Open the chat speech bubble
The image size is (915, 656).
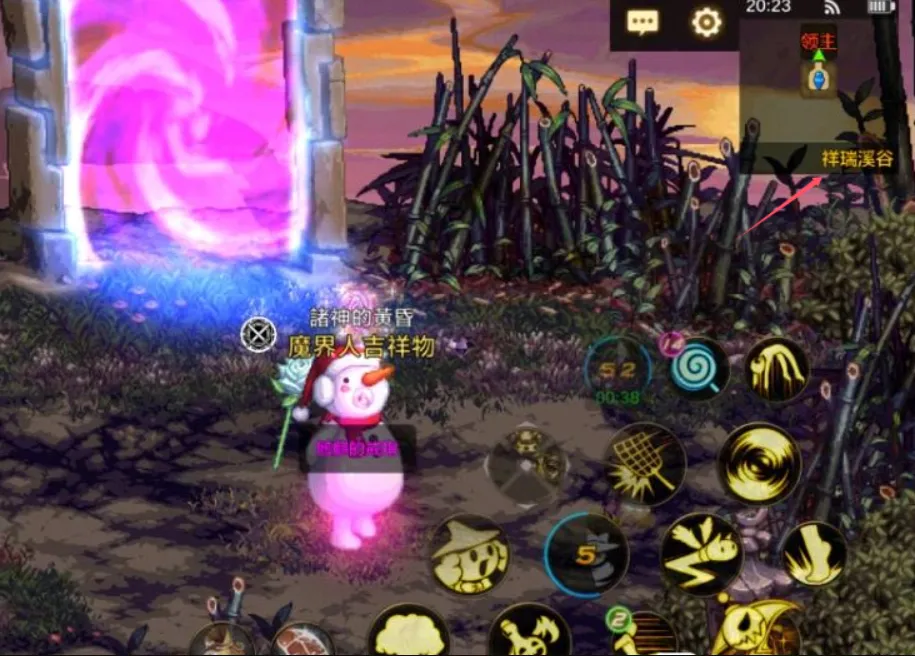(642, 22)
